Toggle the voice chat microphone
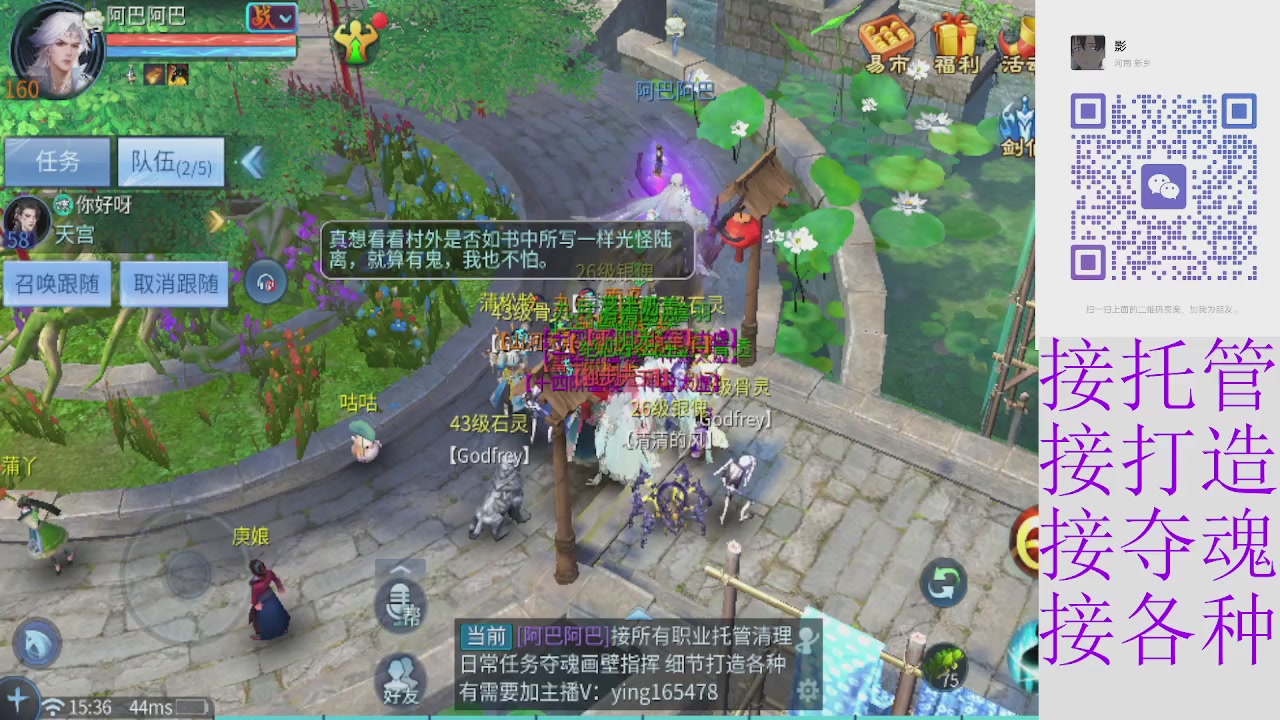The width and height of the screenshot is (1280, 720). pos(400,608)
